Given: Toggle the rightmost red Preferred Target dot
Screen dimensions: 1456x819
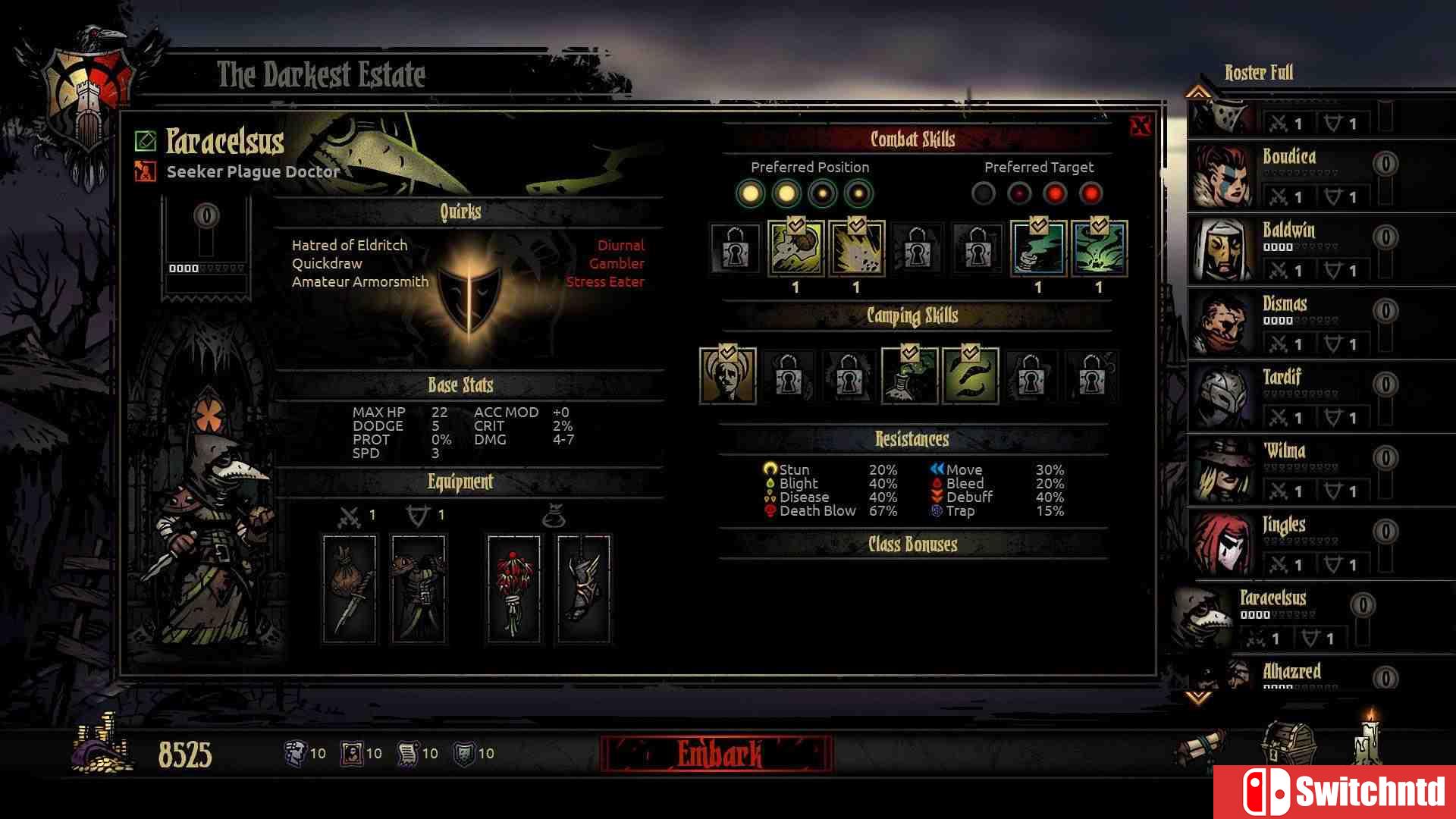Looking at the screenshot, I should (1092, 195).
